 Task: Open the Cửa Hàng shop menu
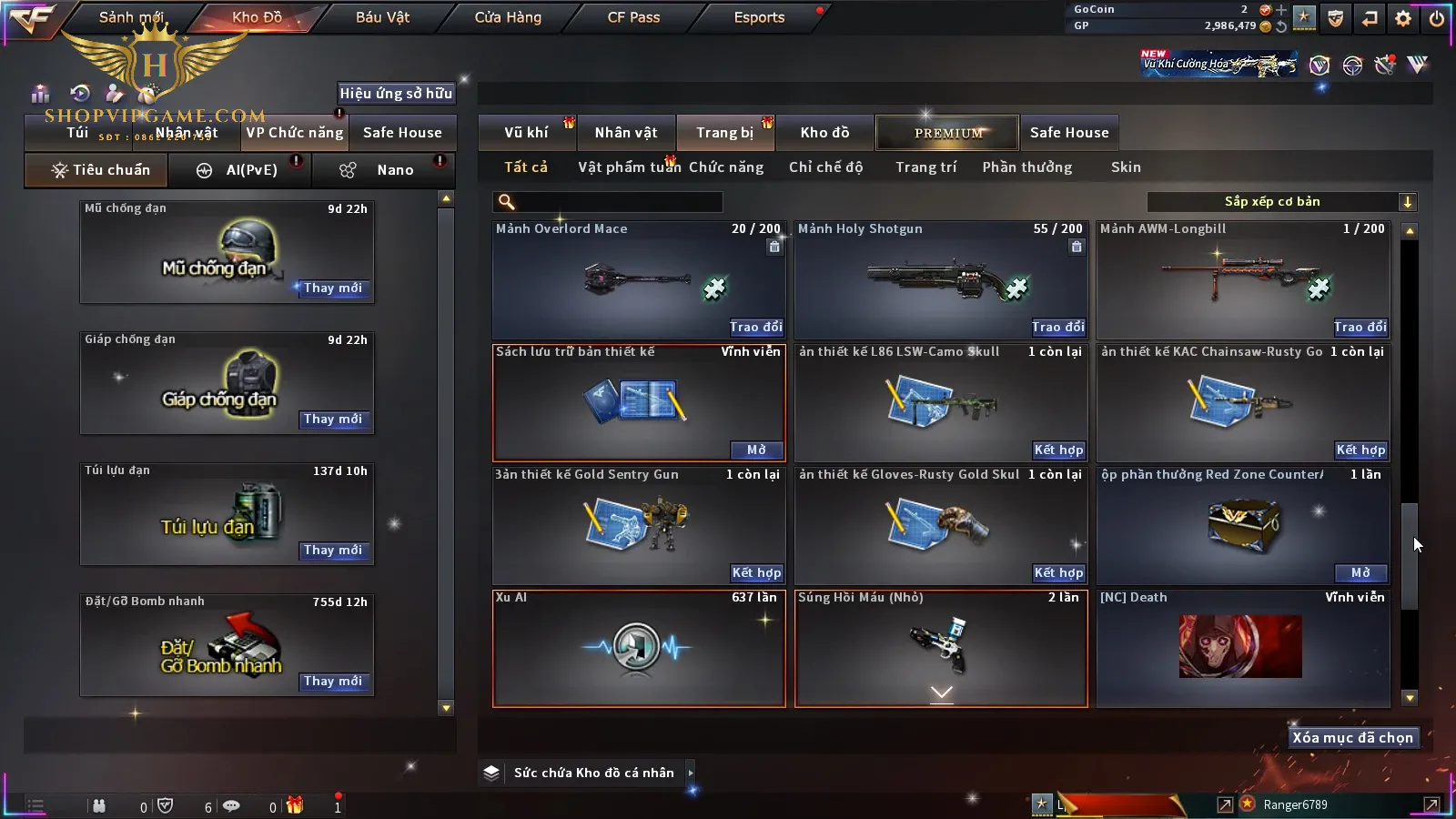508,17
